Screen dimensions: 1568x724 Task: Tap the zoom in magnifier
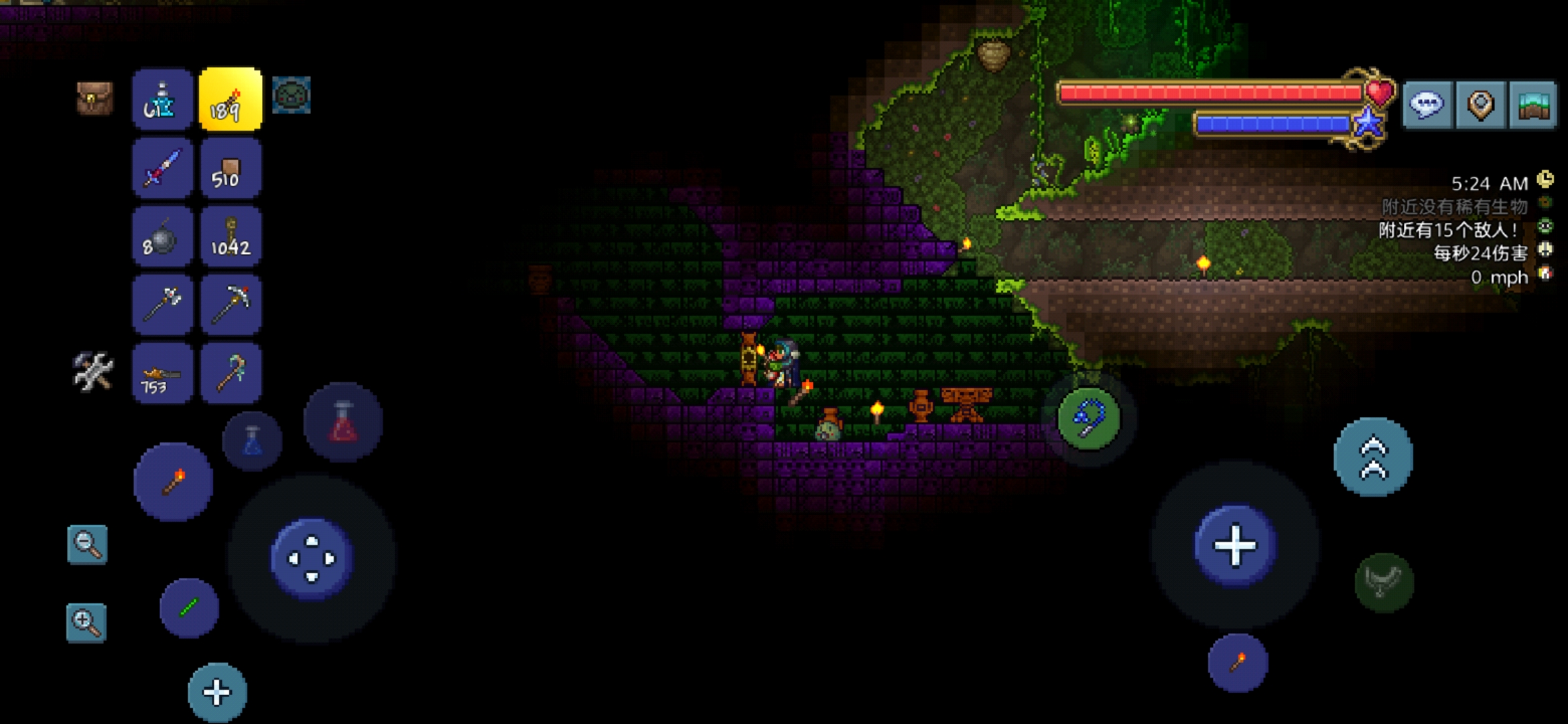point(86,623)
